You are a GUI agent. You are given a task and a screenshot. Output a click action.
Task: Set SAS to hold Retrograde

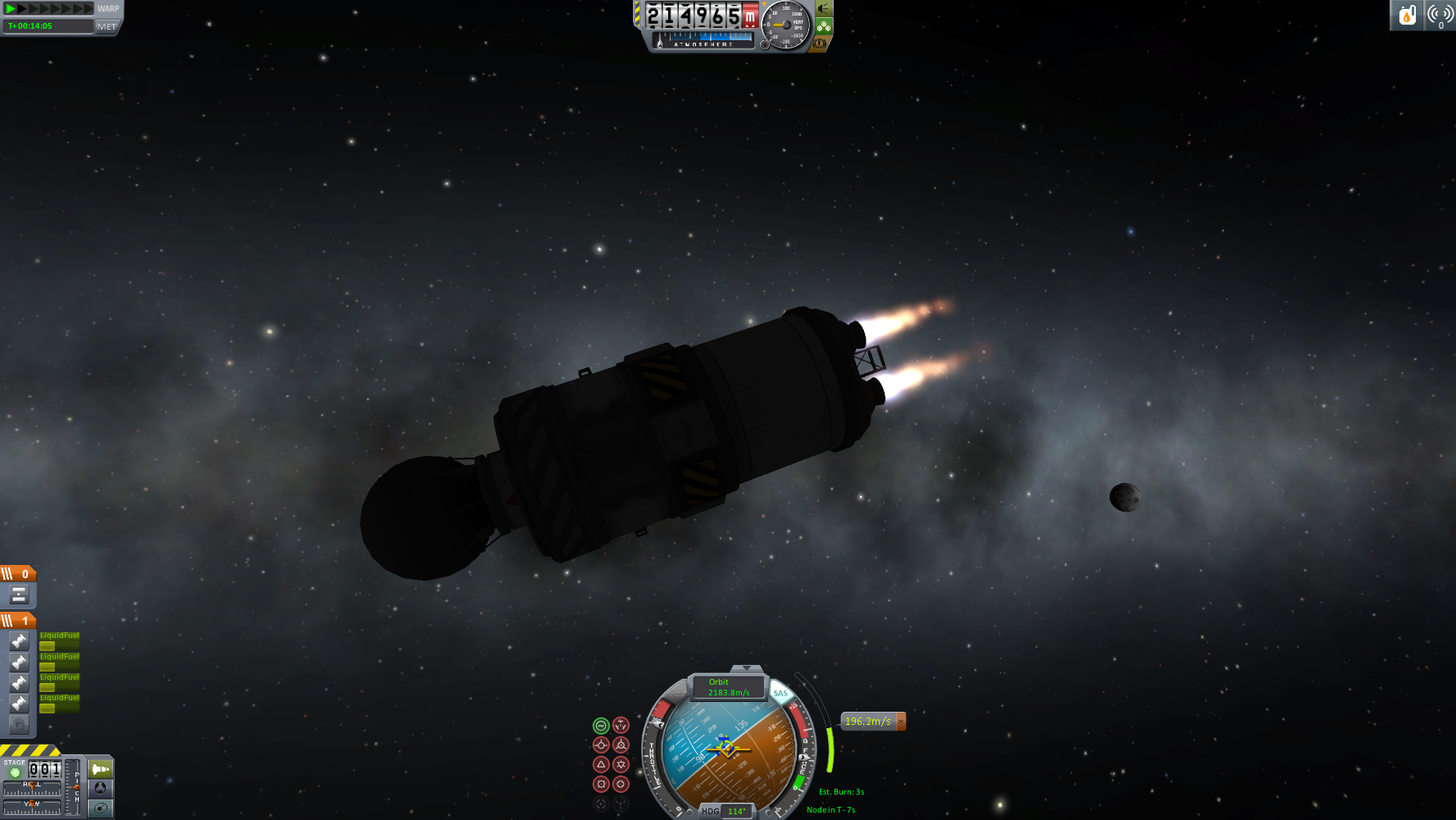point(621,745)
